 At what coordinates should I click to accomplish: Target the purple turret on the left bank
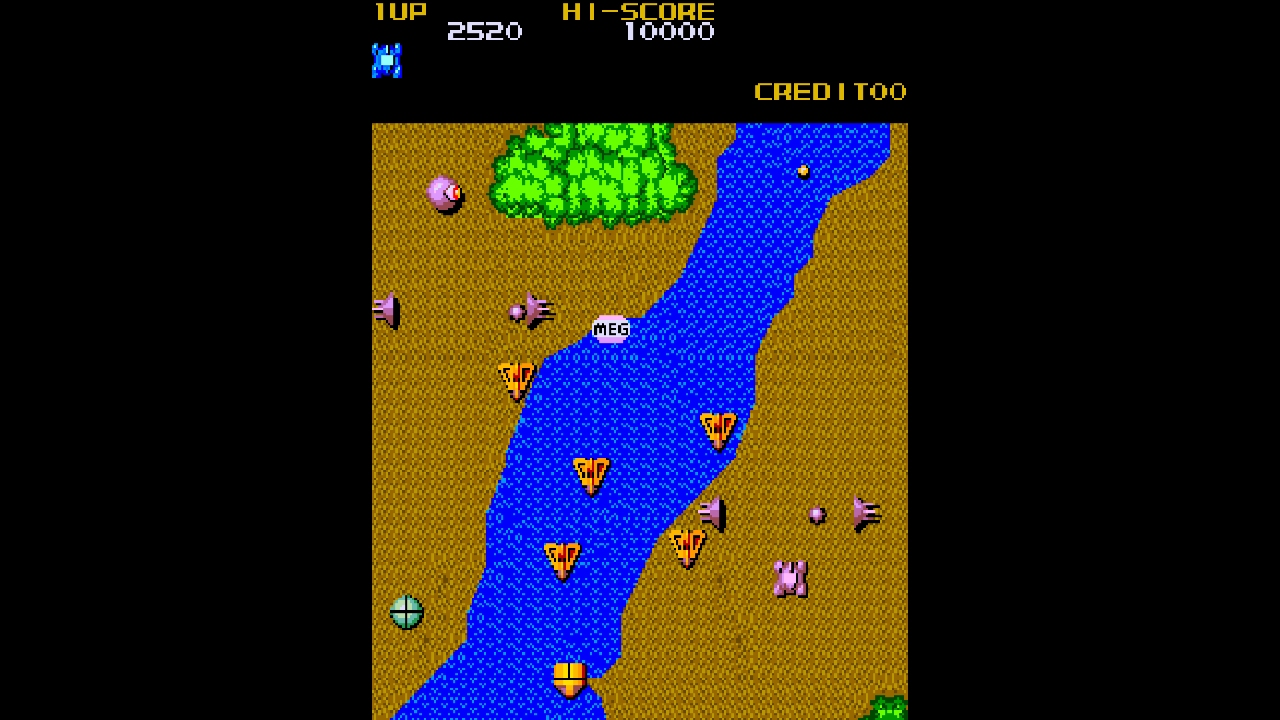coord(385,312)
